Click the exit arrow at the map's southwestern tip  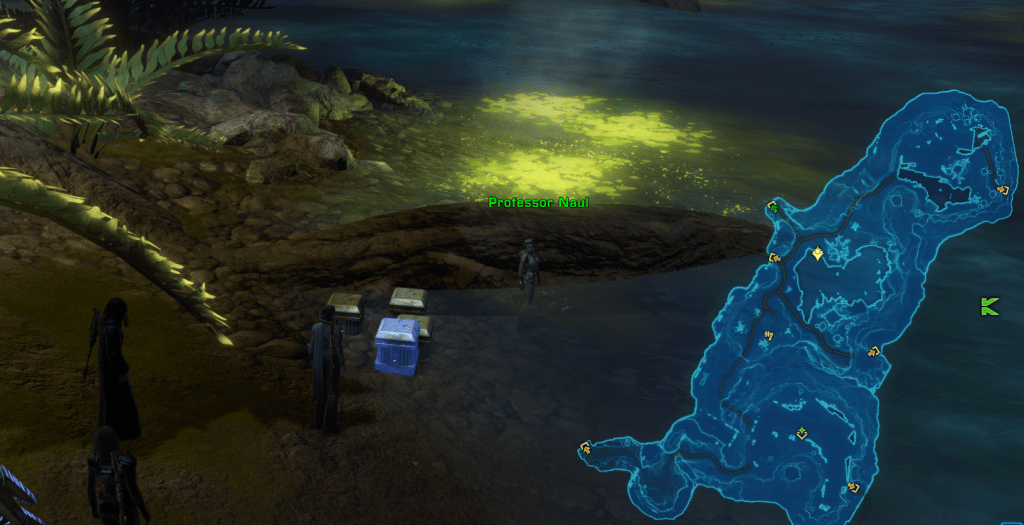click(x=585, y=449)
